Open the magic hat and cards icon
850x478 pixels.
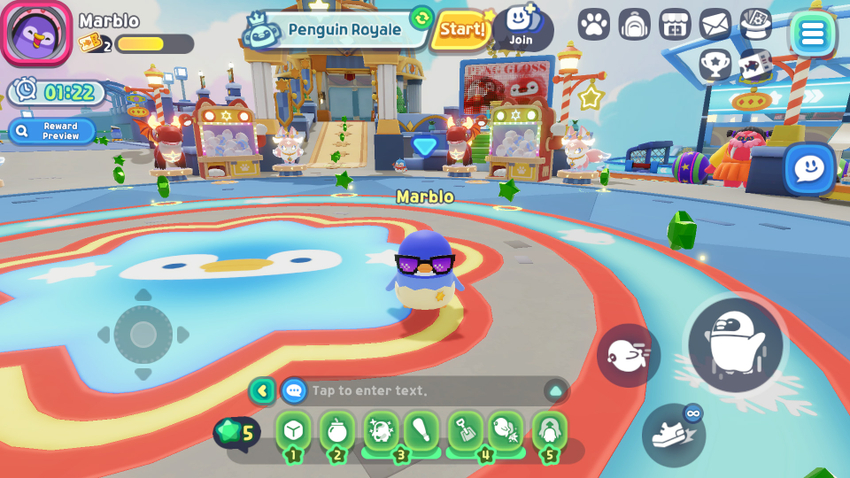pos(756,24)
